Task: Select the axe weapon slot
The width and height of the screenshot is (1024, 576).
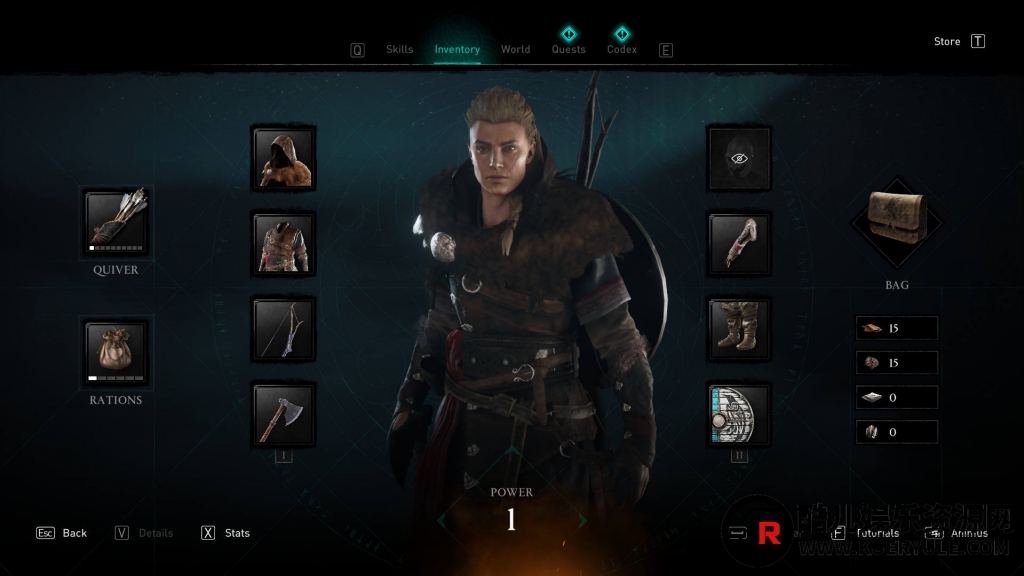Action: [x=284, y=414]
